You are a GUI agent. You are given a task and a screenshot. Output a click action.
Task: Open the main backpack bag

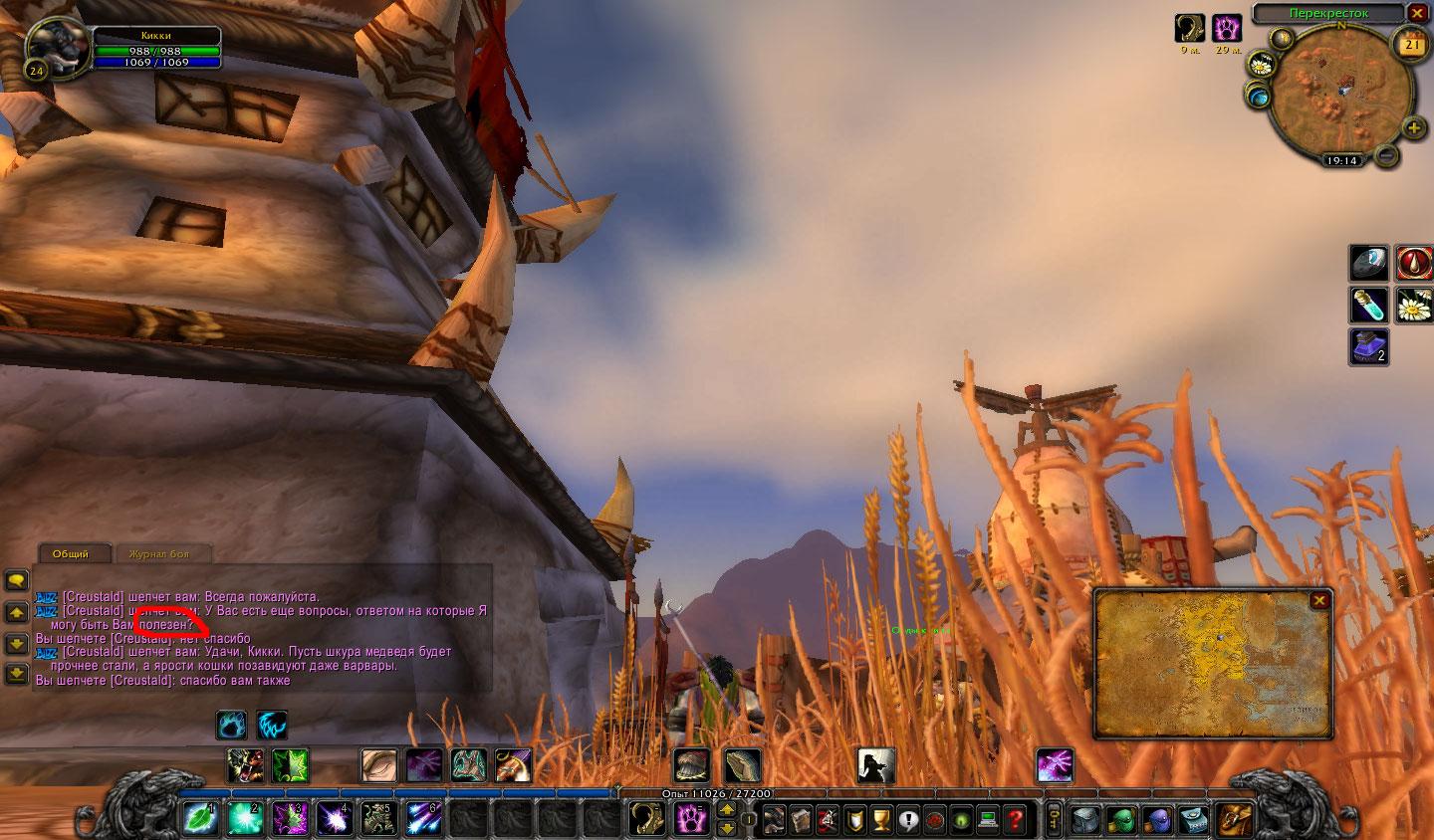1235,819
